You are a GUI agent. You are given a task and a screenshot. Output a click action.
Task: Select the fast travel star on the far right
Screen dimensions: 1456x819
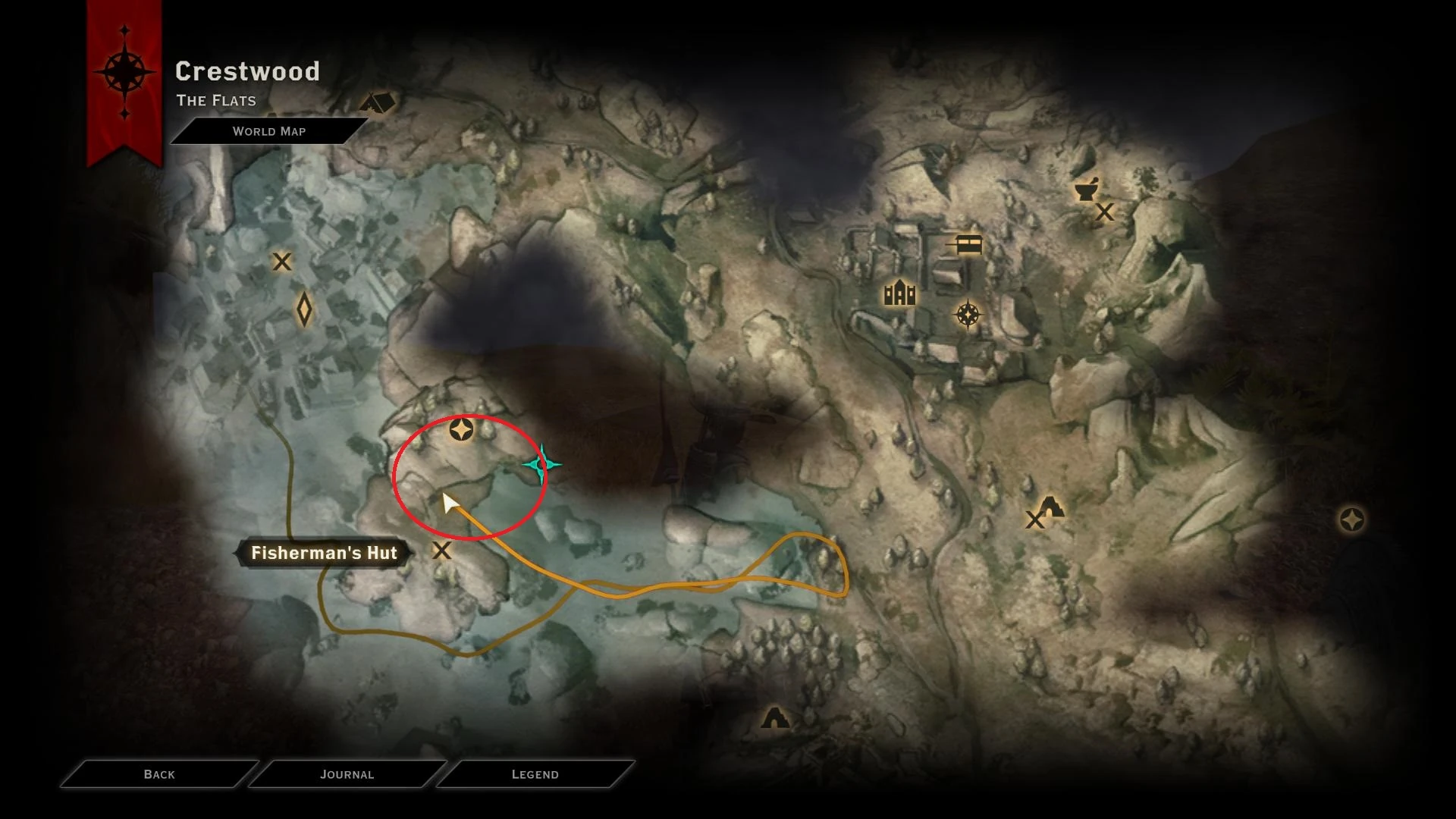click(x=1353, y=521)
